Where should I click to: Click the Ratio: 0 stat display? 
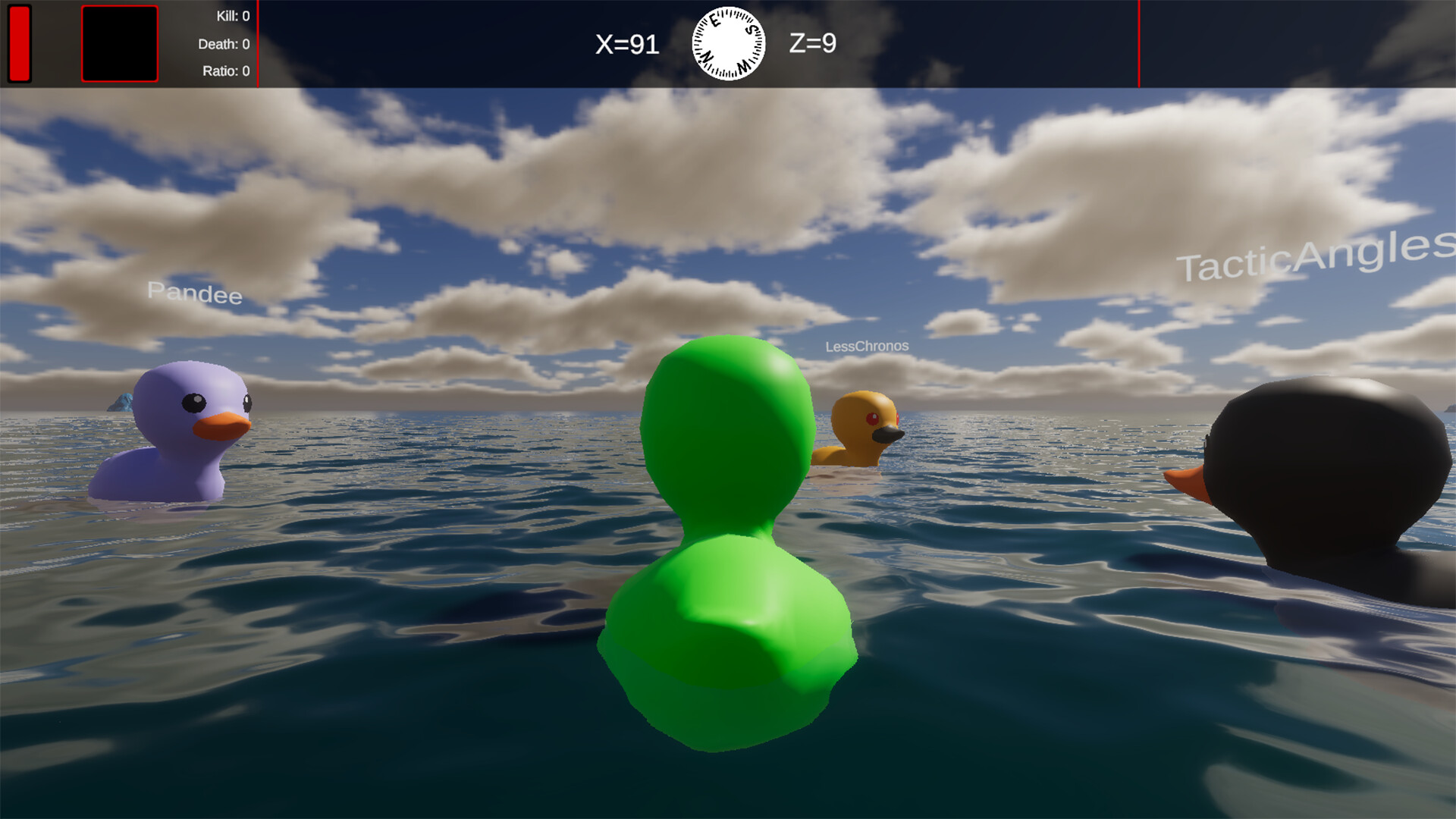(227, 71)
